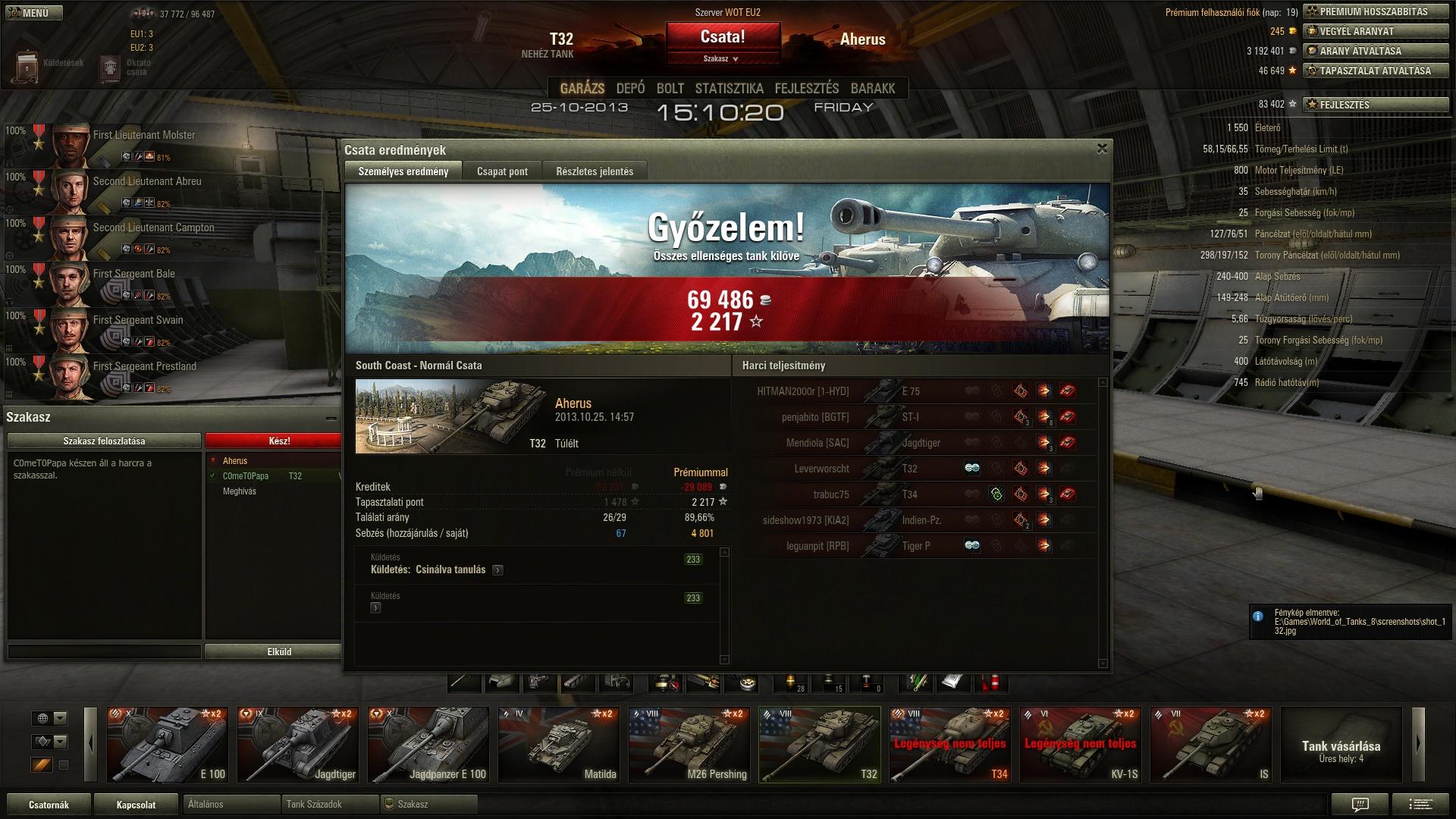Open the BOLT shop section
Viewport: 1456px width, 819px height.
670,89
